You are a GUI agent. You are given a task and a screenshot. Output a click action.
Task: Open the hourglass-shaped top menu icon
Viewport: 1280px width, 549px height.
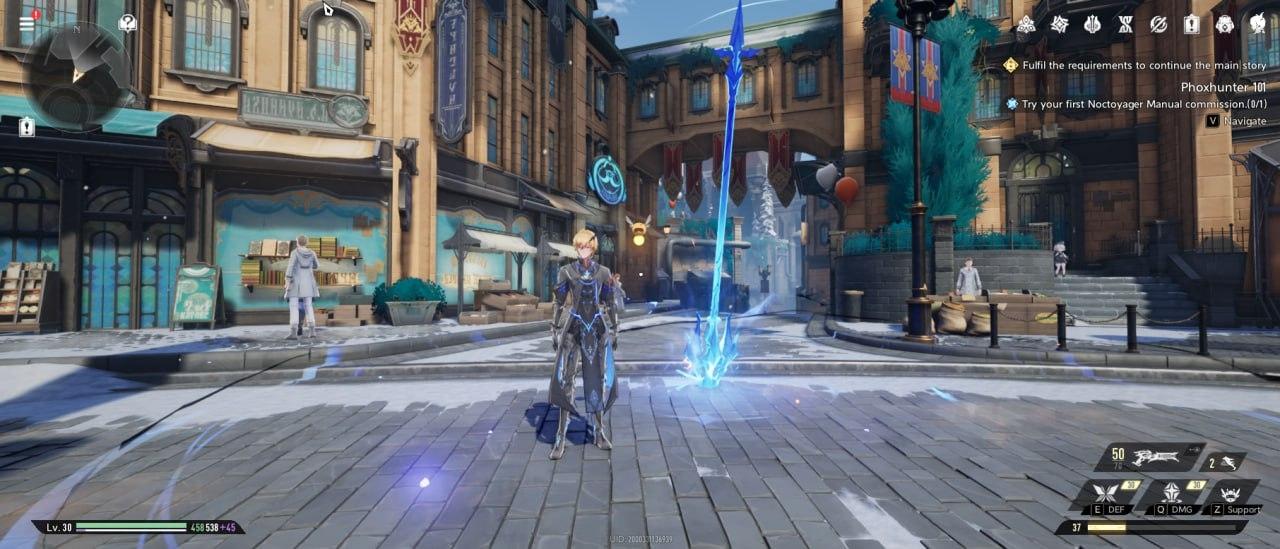(x=1125, y=24)
